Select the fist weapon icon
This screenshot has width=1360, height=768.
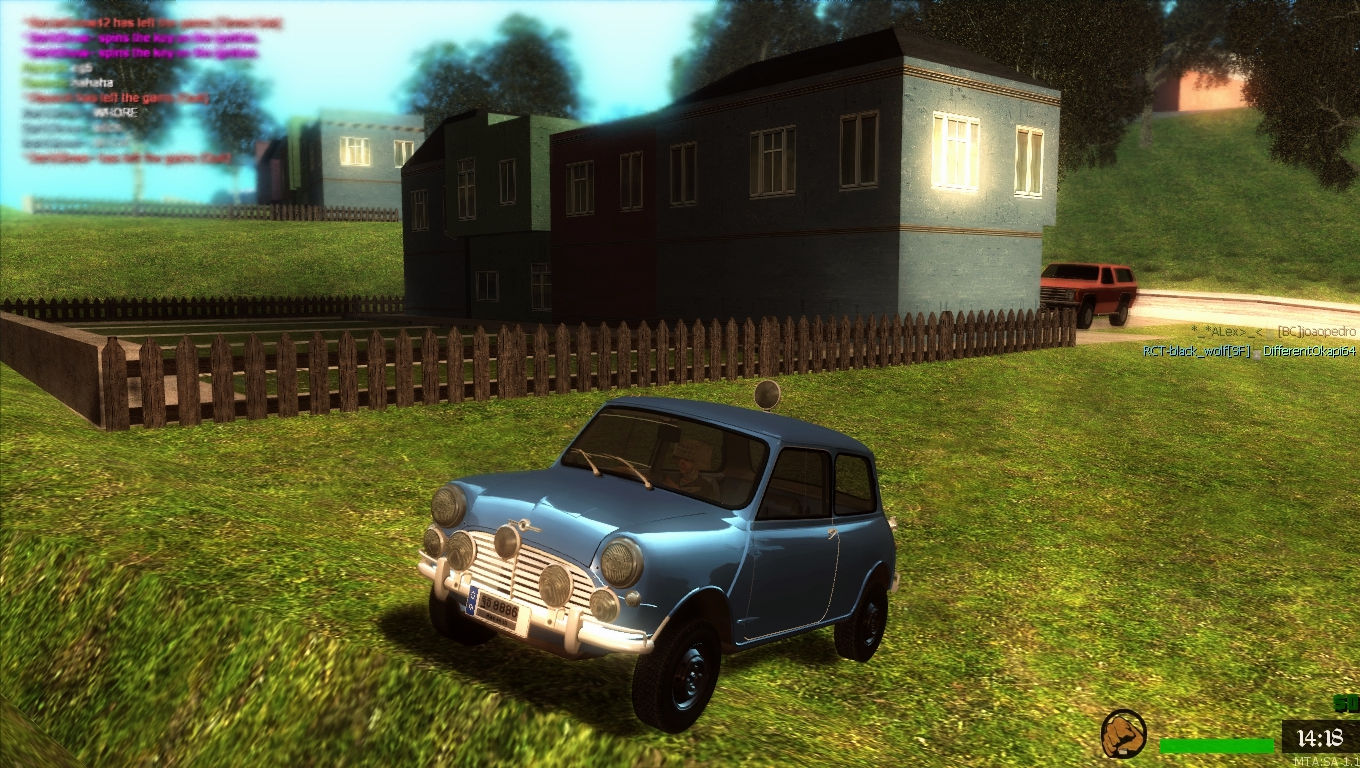(x=1123, y=733)
